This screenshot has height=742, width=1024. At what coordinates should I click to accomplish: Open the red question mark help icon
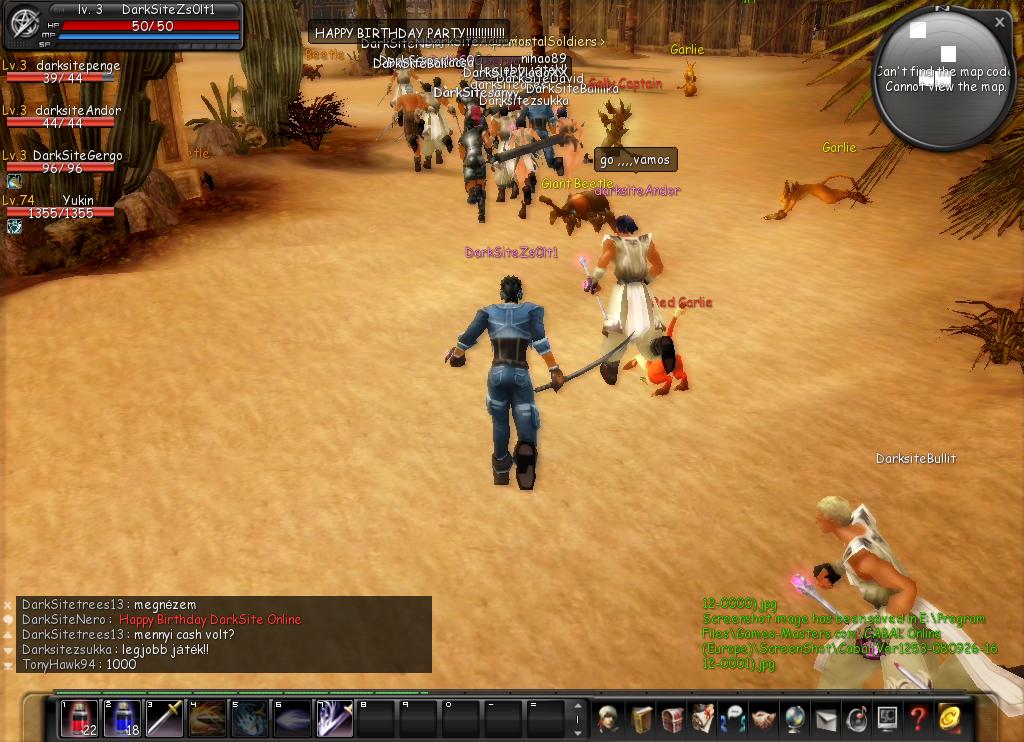pyautogui.click(x=917, y=718)
